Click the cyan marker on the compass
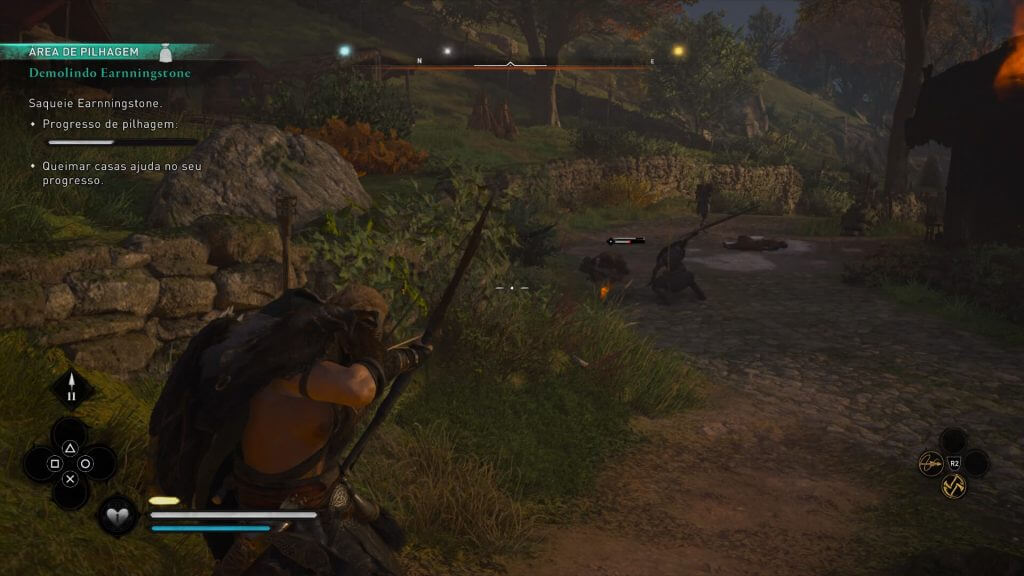The width and height of the screenshot is (1024, 576). [x=345, y=50]
